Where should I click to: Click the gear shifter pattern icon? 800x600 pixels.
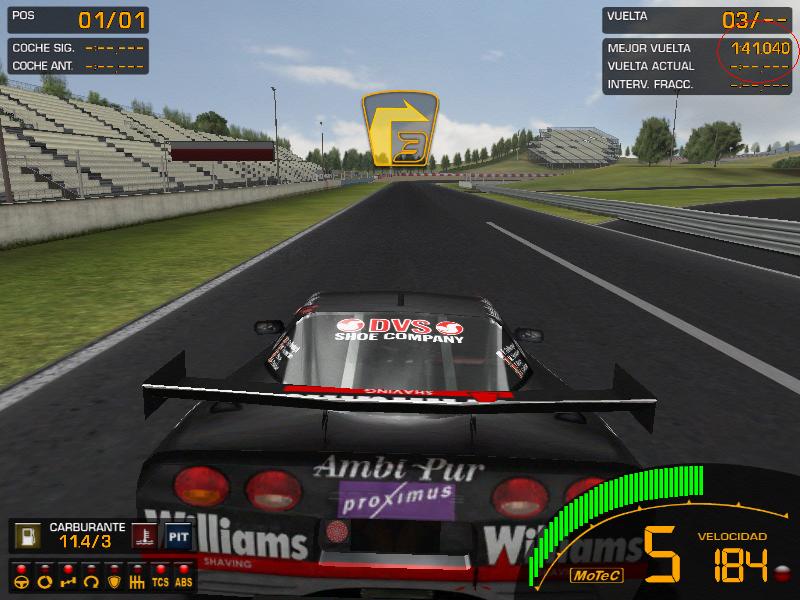click(x=137, y=580)
